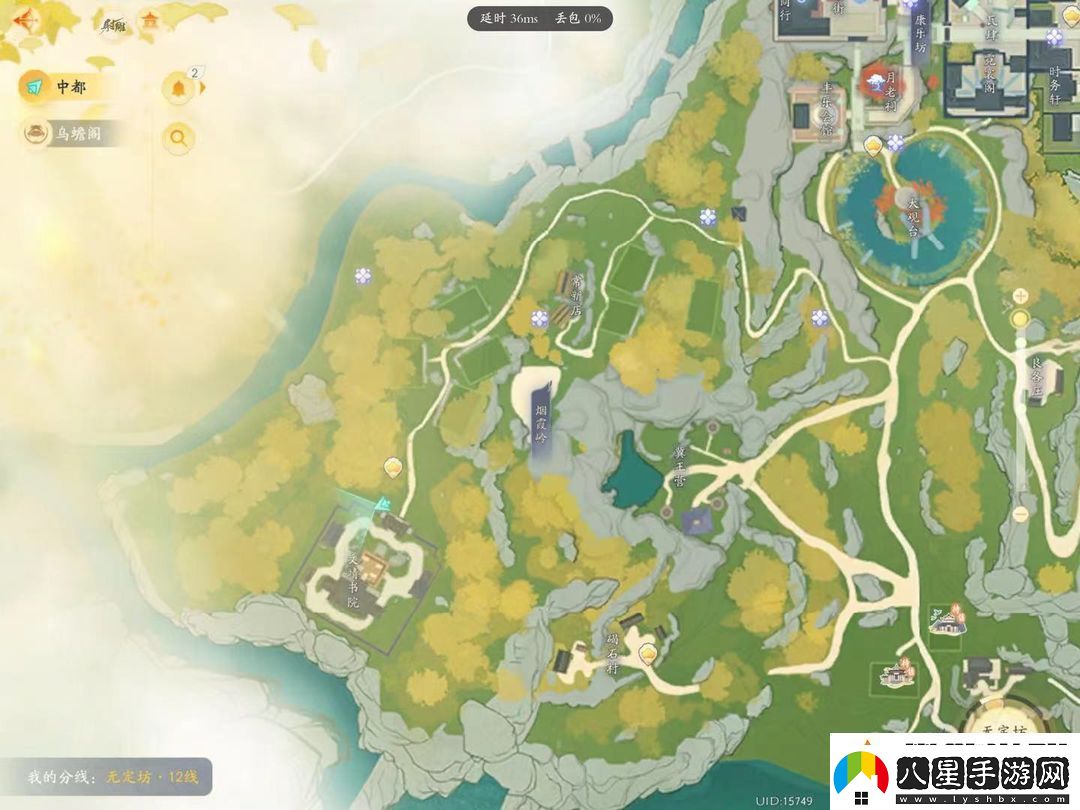Open the map search magnifier

click(179, 138)
